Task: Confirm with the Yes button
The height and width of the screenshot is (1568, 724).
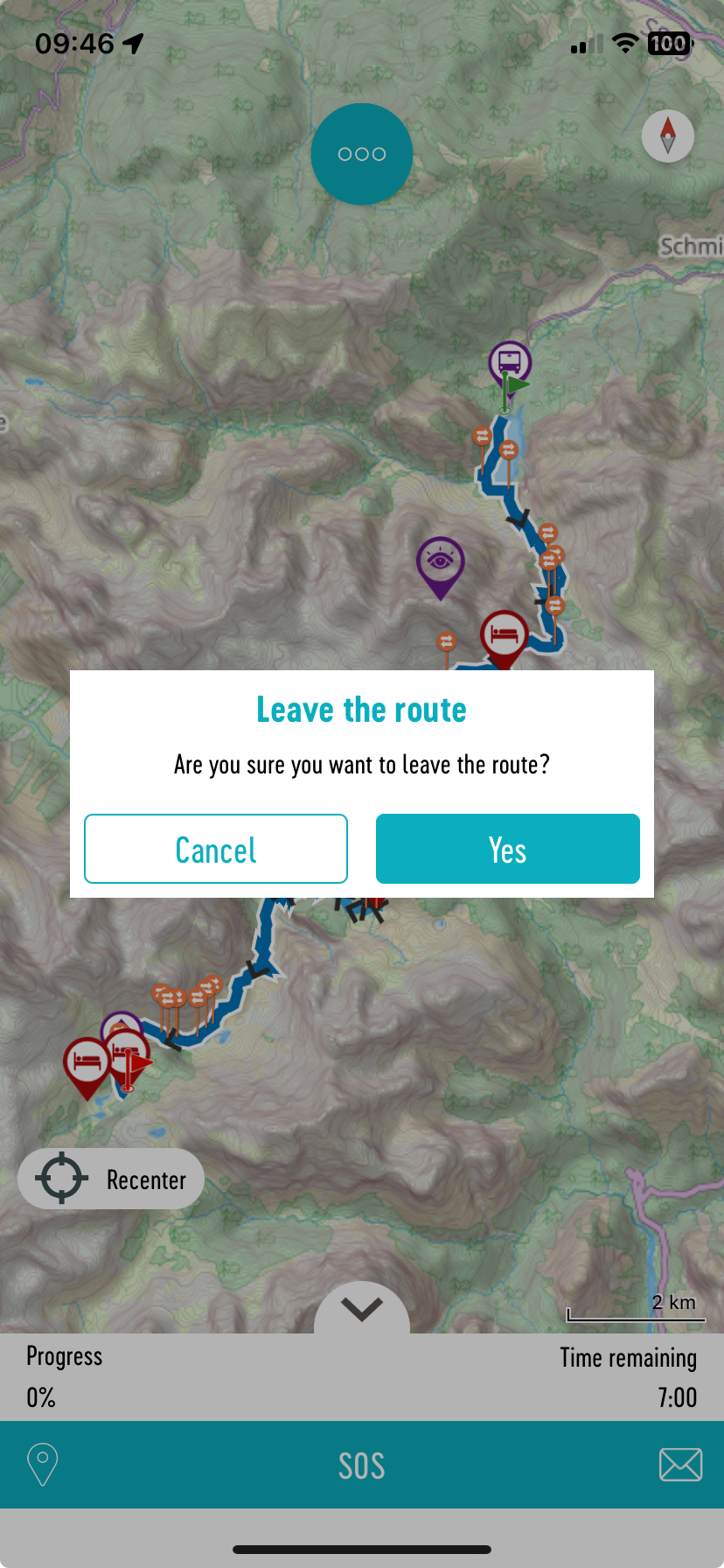Action: (x=507, y=849)
